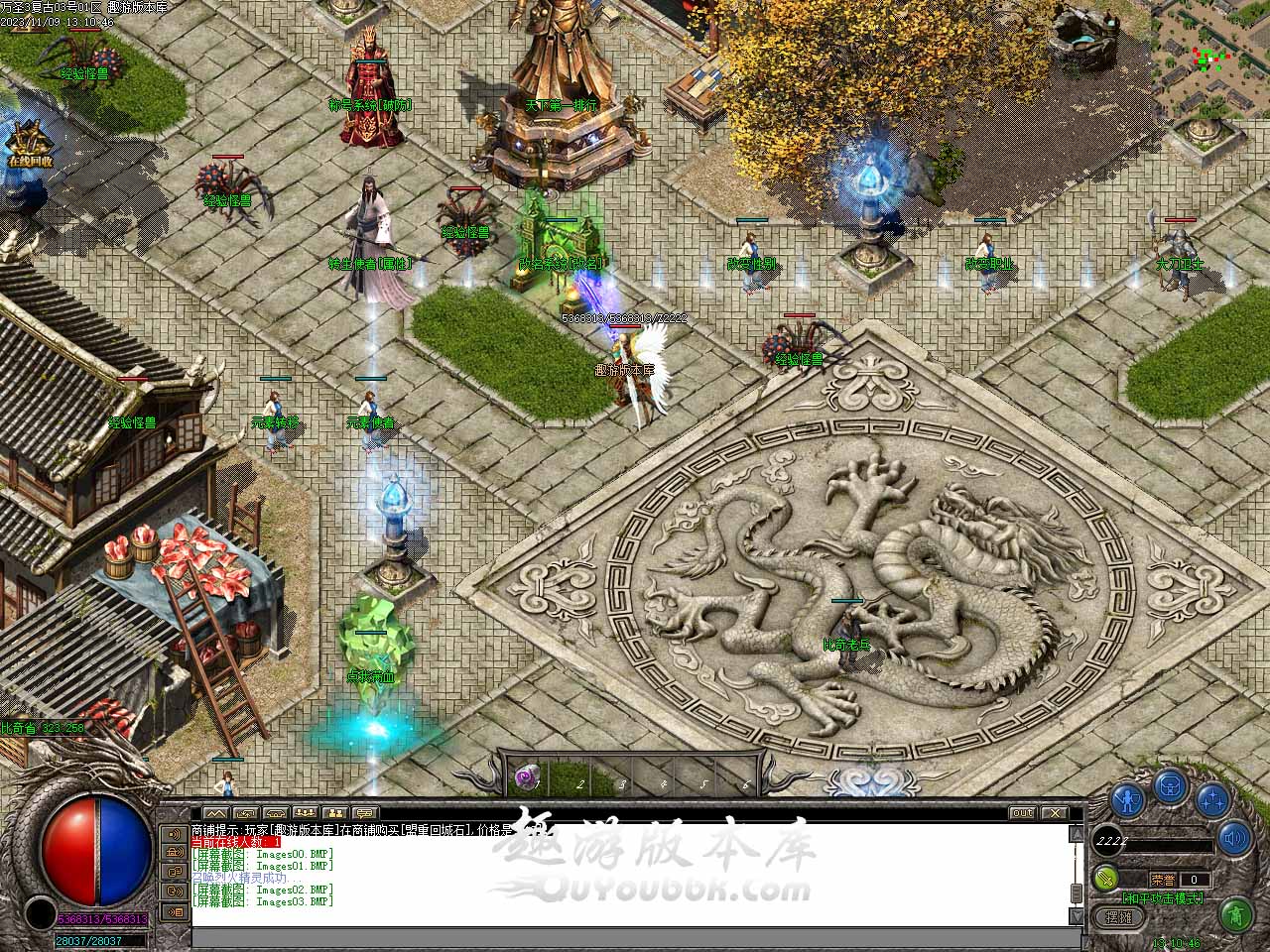Open the skills sparkle icon
1270x952 pixels.
tap(1212, 798)
